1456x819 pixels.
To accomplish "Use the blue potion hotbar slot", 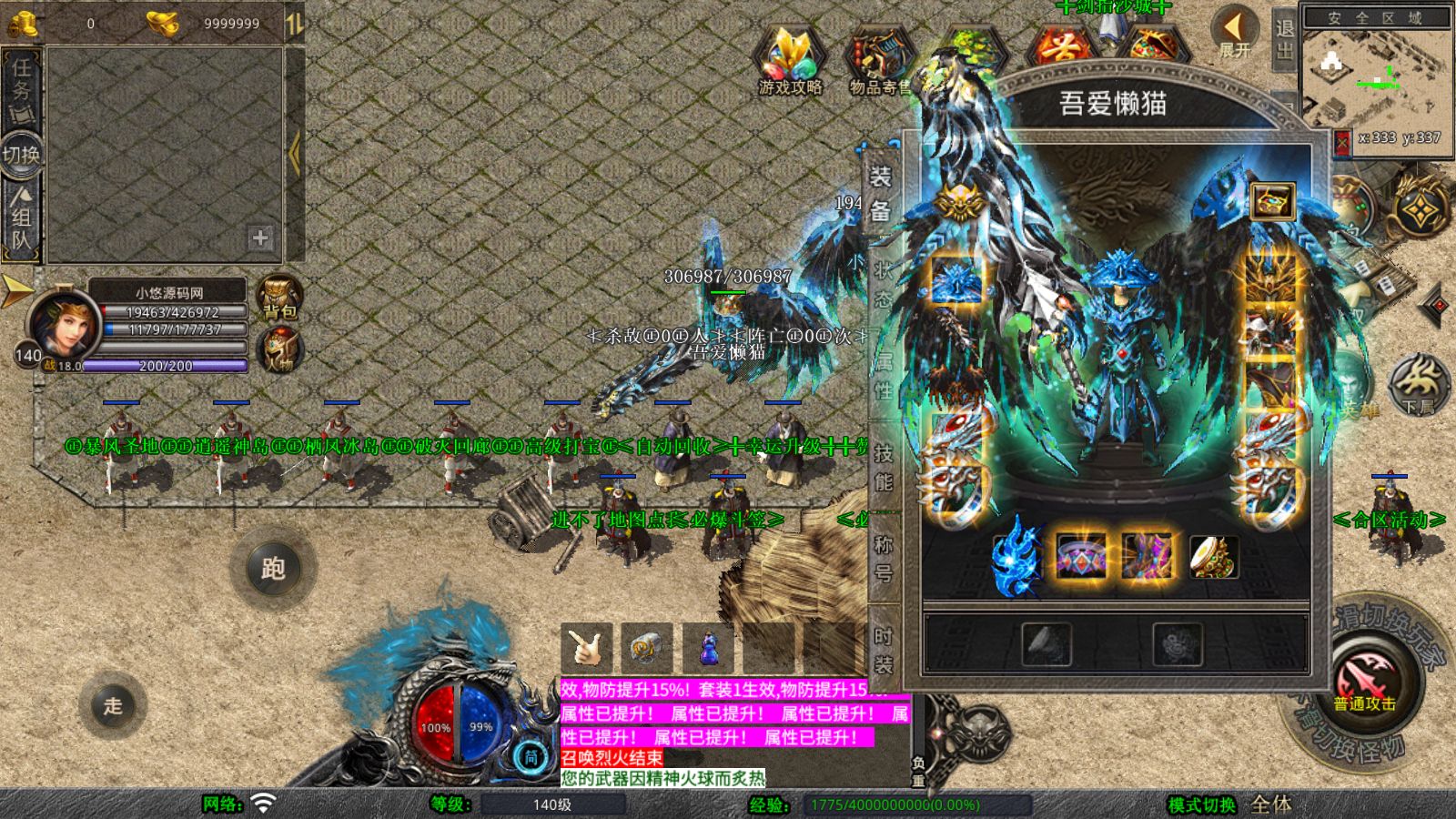I will (x=707, y=648).
